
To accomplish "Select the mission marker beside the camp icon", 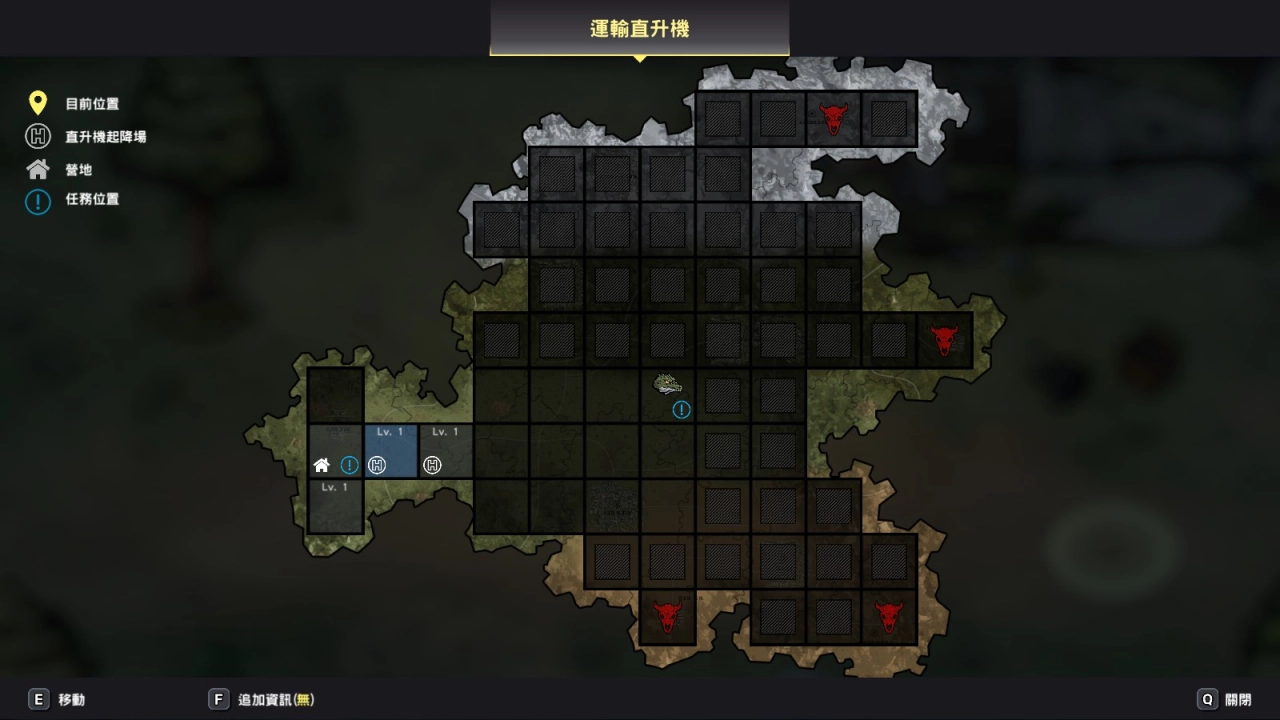I will coord(349,465).
